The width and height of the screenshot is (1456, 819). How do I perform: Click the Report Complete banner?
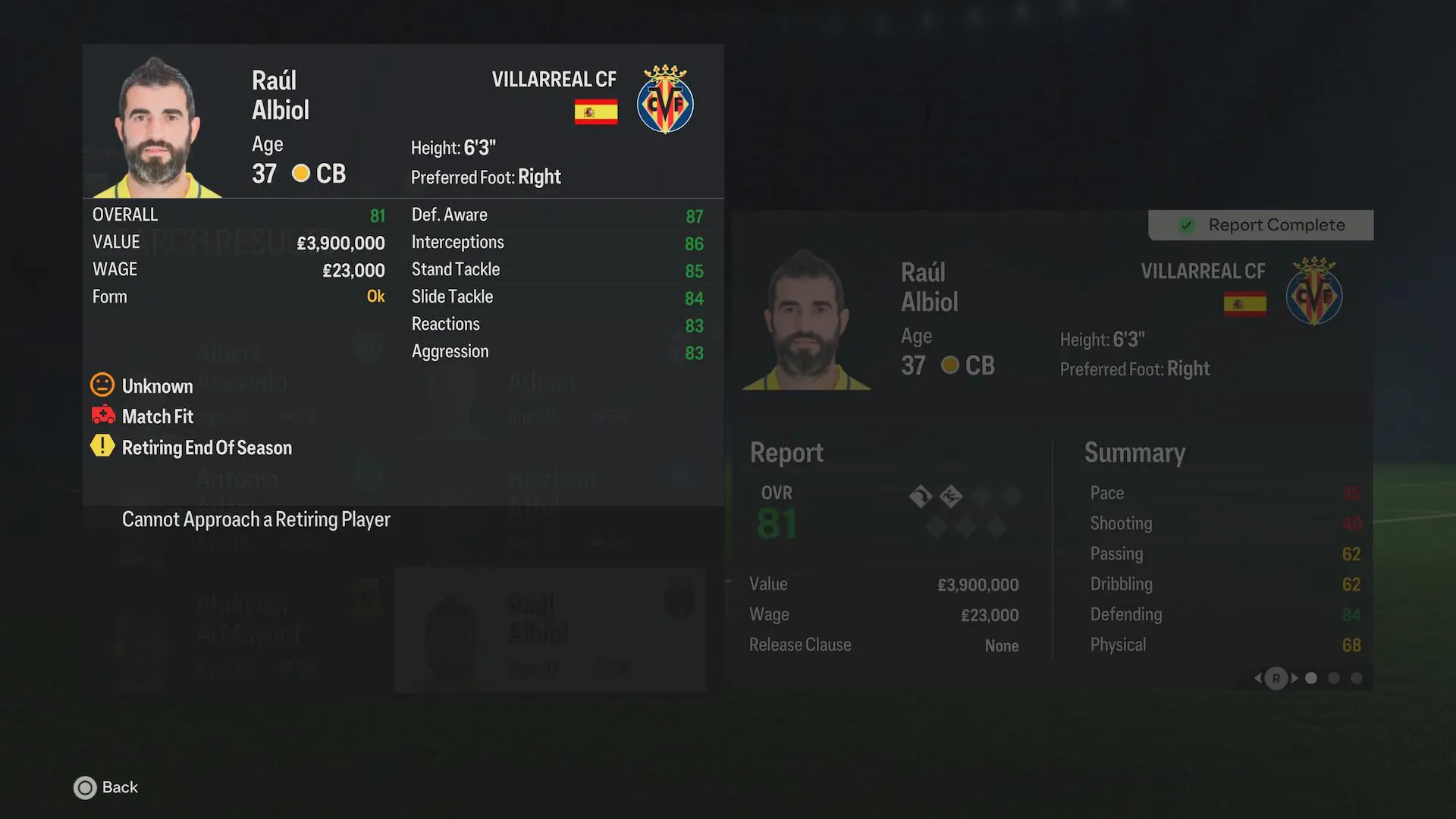click(x=1260, y=224)
